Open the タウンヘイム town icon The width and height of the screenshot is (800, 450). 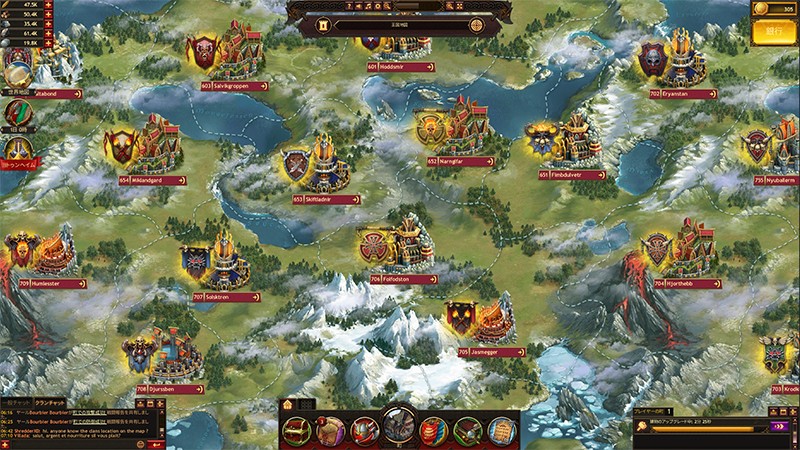(16, 152)
